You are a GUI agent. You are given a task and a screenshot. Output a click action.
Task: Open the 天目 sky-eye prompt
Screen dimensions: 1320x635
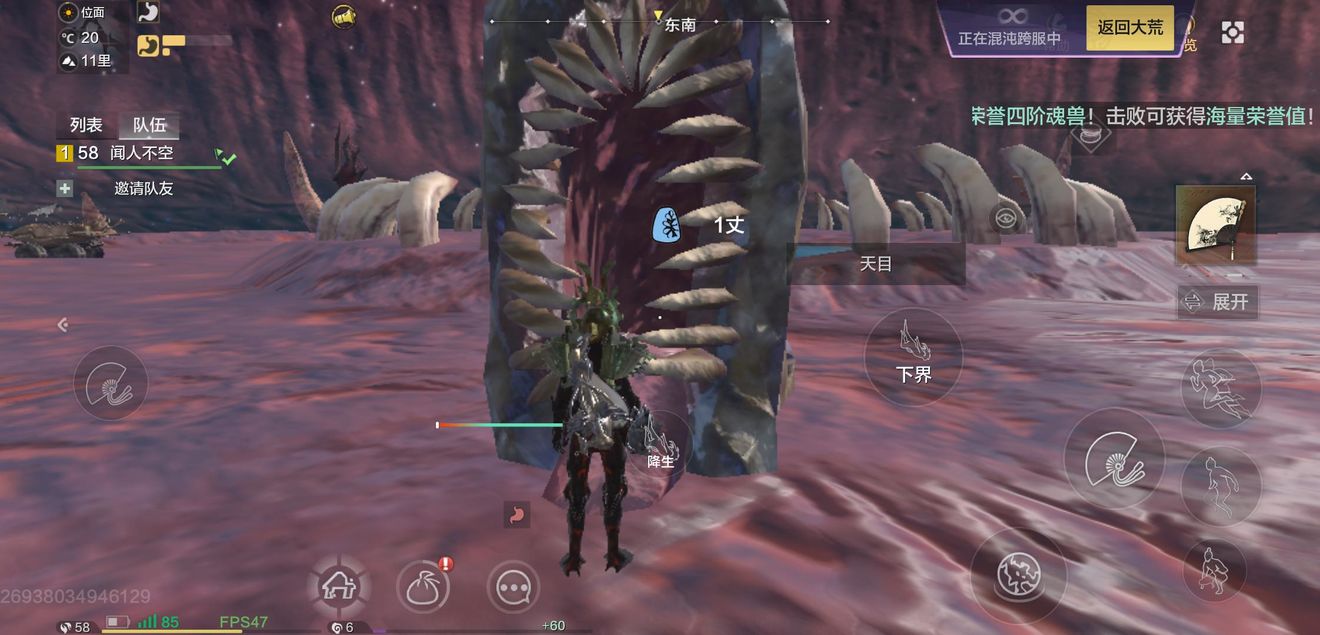tap(876, 264)
